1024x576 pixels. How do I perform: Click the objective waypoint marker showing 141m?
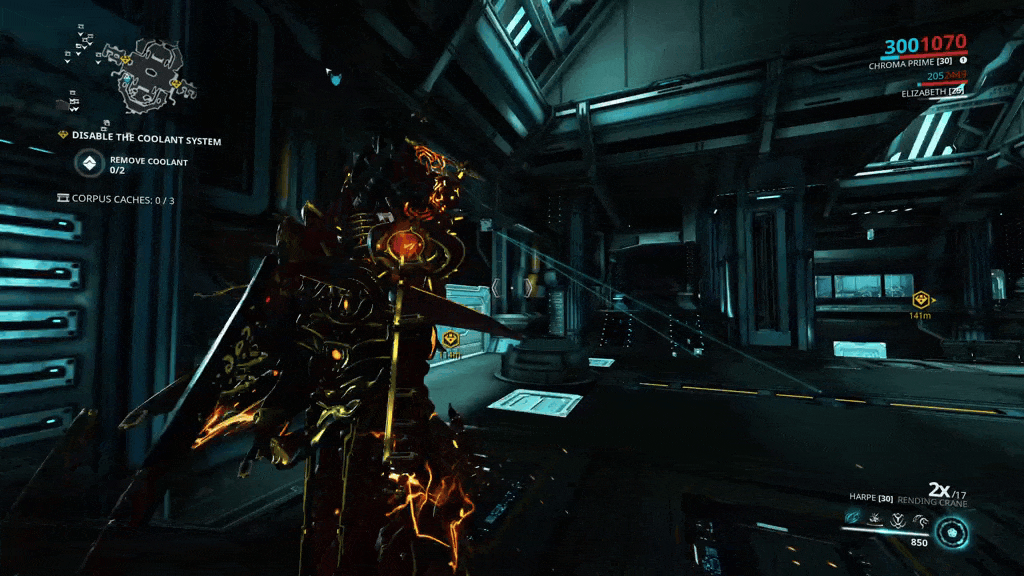click(x=920, y=299)
